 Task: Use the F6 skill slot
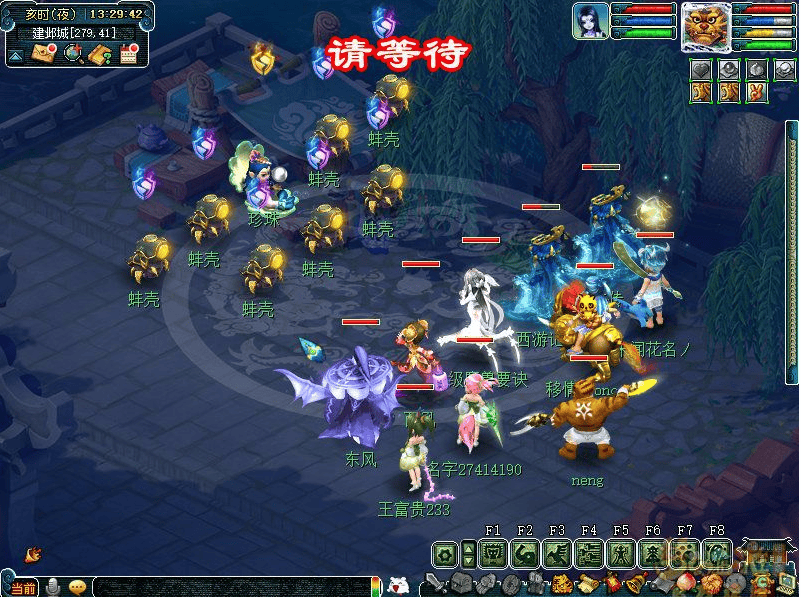point(653,553)
